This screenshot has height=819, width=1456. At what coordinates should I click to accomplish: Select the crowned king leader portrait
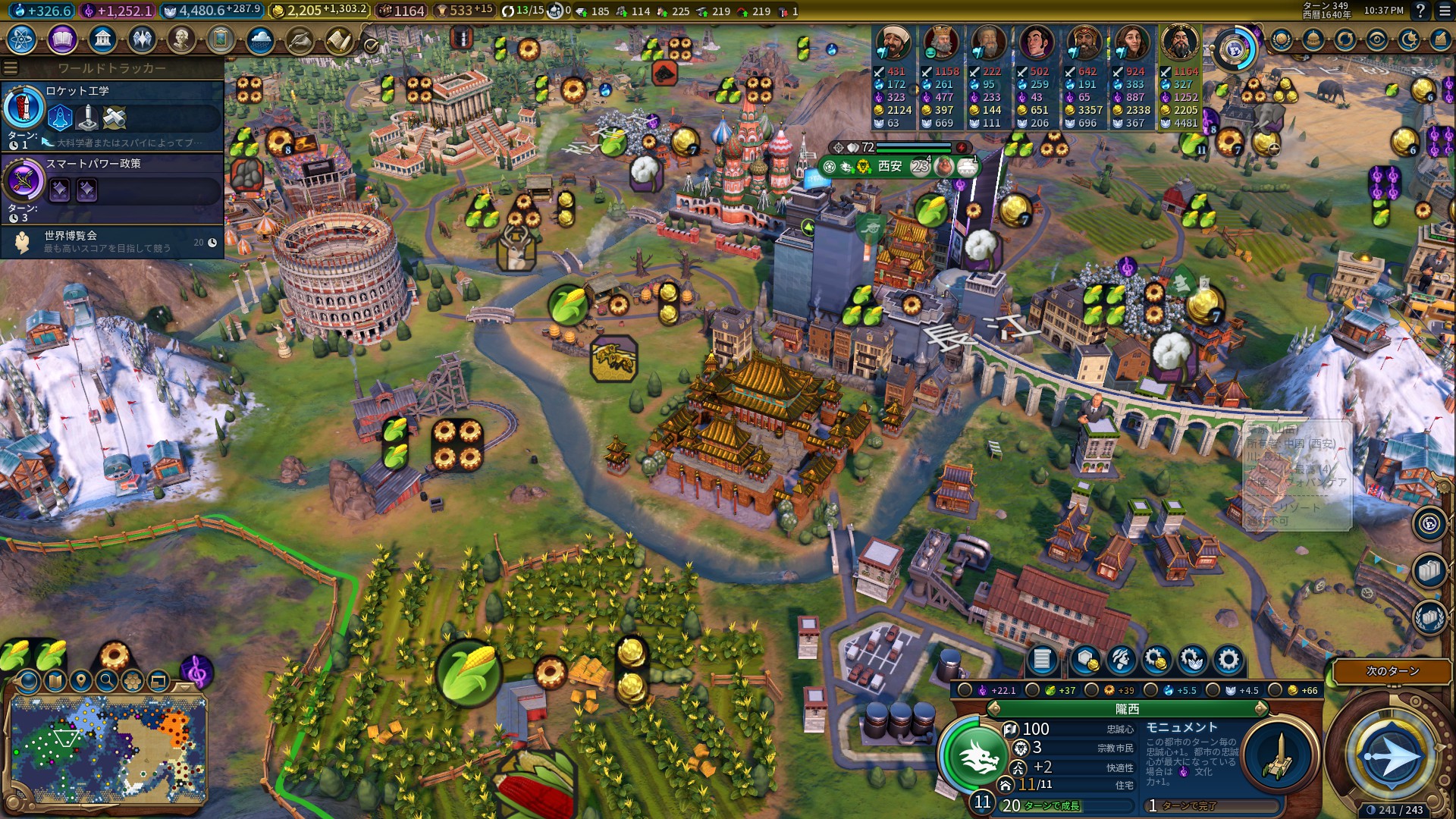[941, 42]
